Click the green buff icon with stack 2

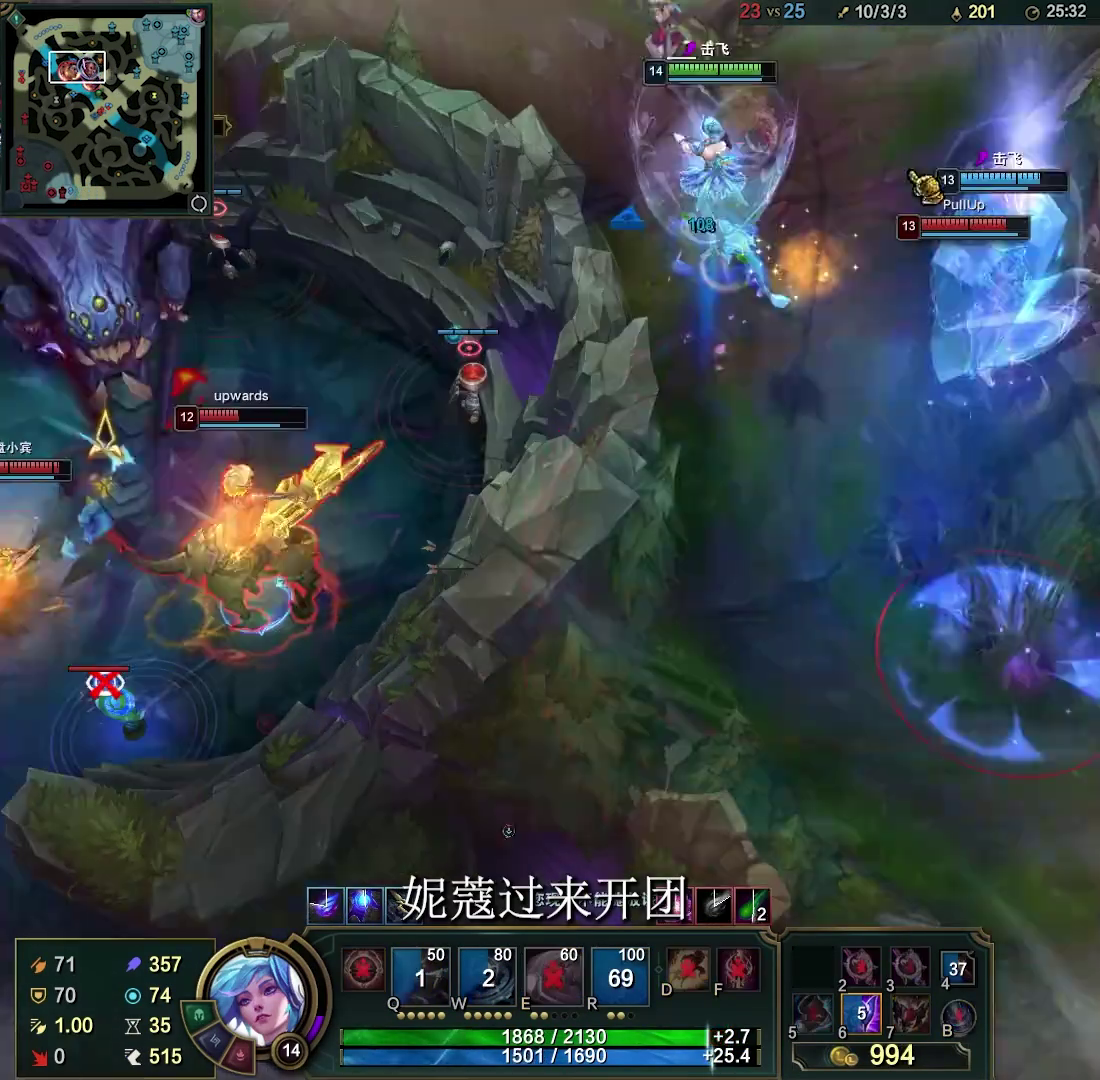click(x=752, y=905)
